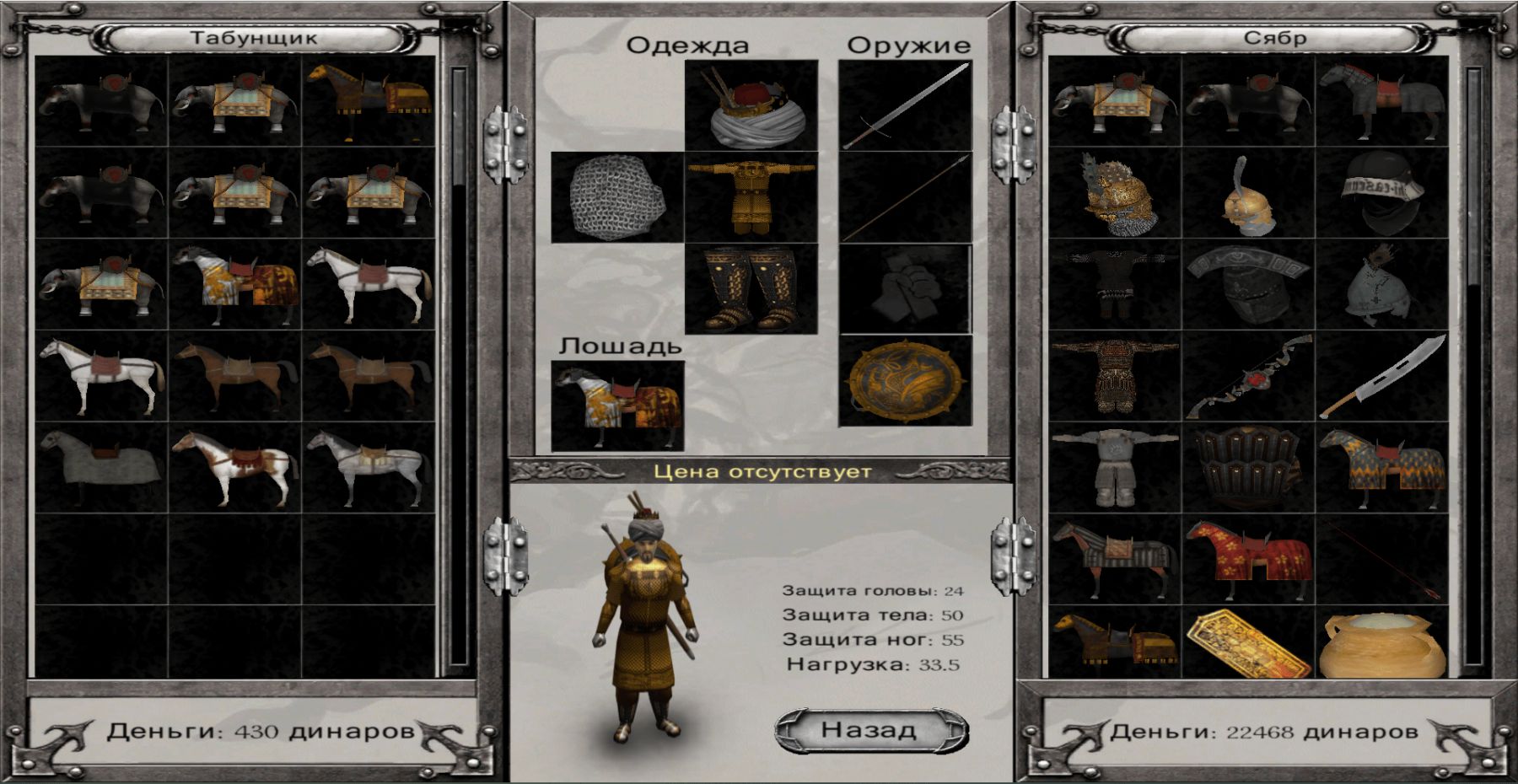Select the equipped armored boots slot
Image resolution: width=1518 pixels, height=784 pixels.
click(x=751, y=289)
